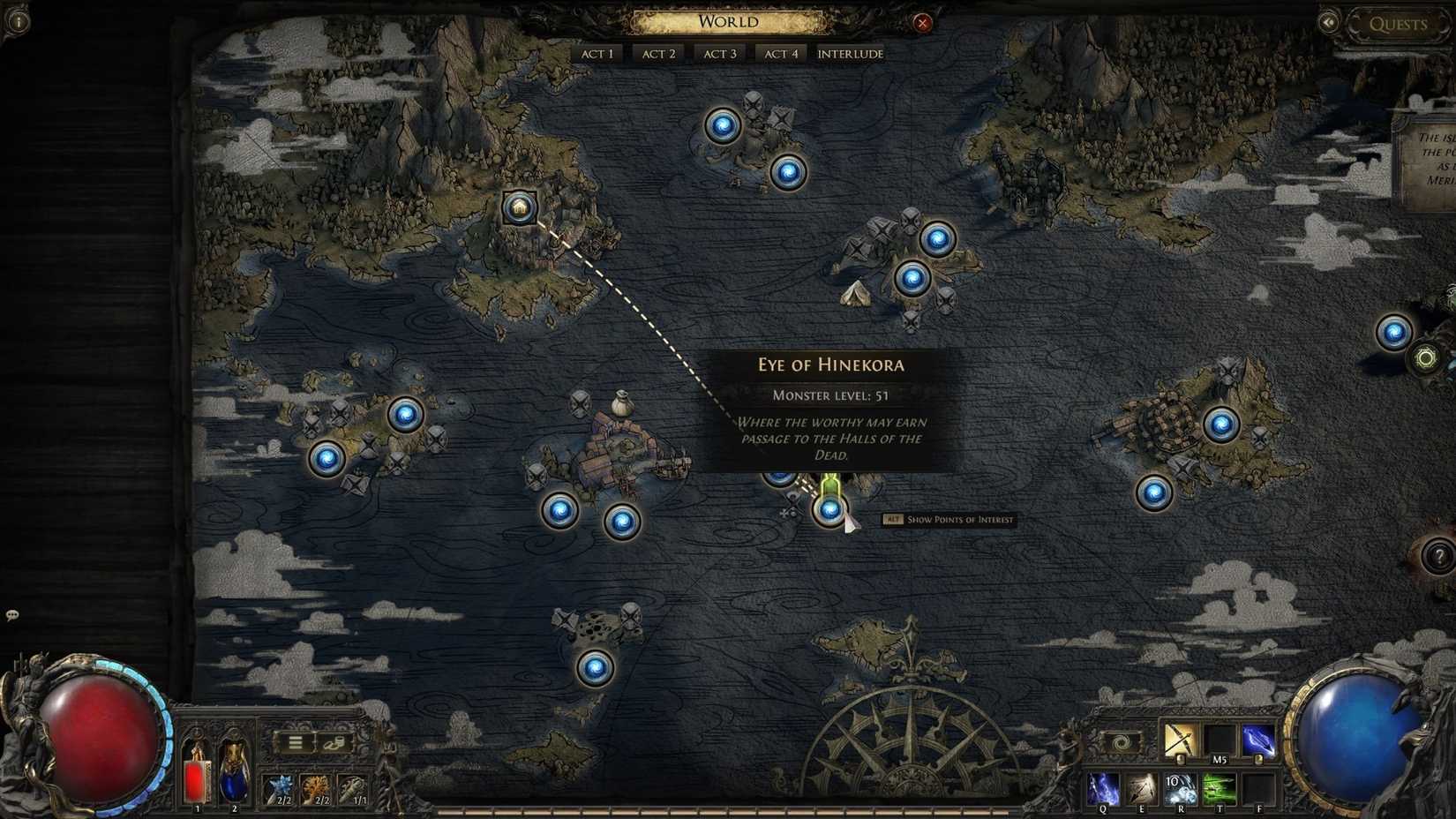Switch to the Act 1 tab

click(597, 53)
